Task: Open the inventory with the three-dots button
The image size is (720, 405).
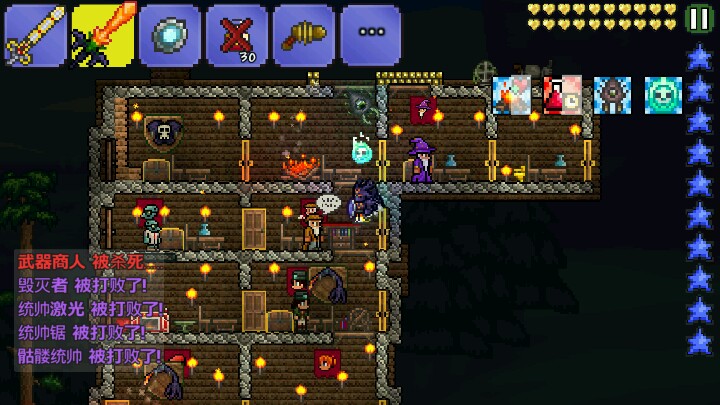Action: point(370,35)
